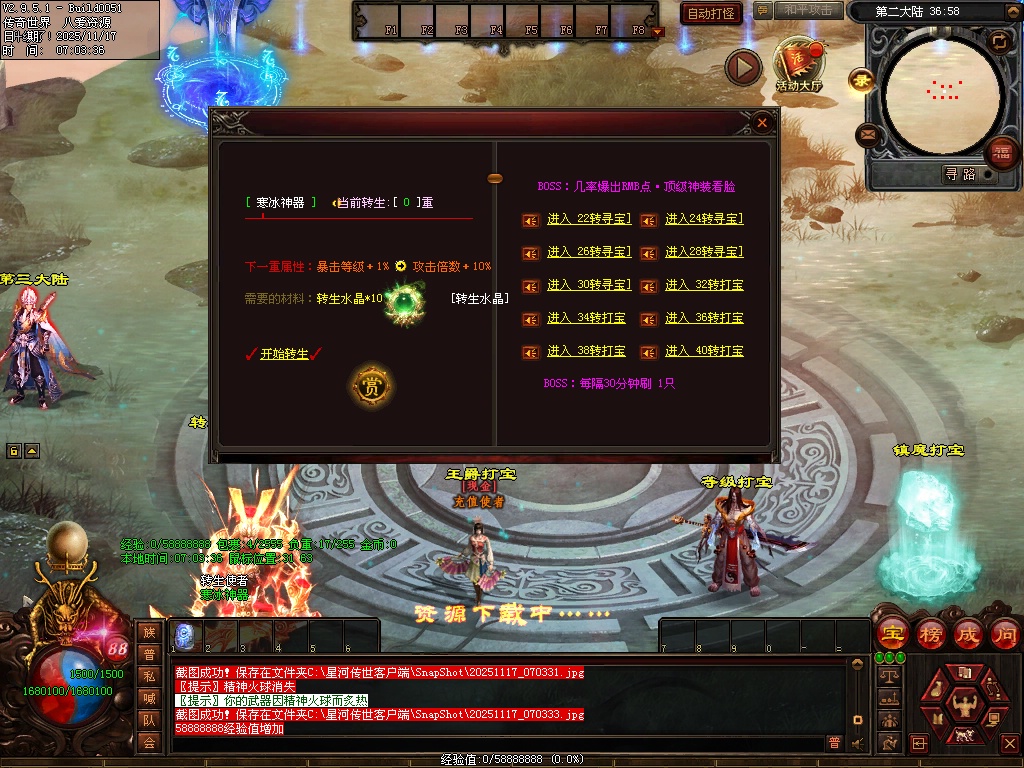Open the 榜 ranking button
The width and height of the screenshot is (1024, 768).
pyautogui.click(x=931, y=633)
